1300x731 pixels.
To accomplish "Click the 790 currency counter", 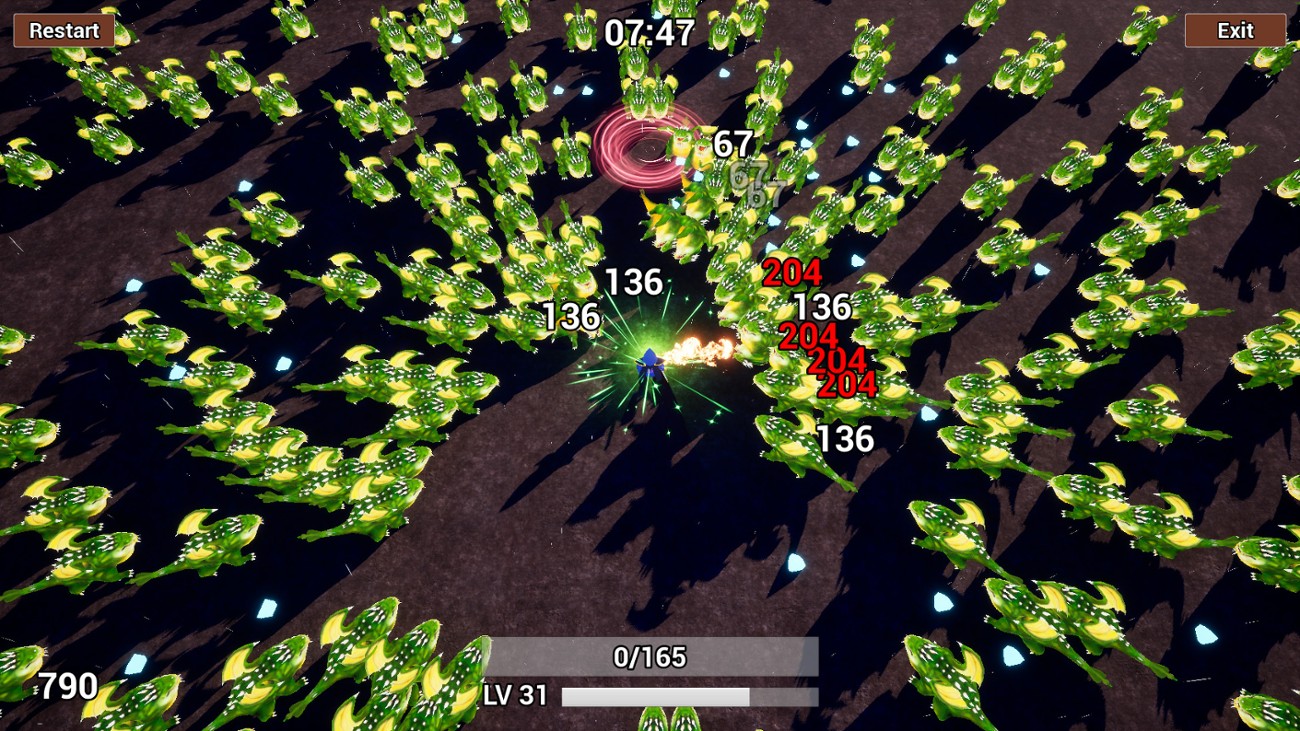I will (68, 687).
